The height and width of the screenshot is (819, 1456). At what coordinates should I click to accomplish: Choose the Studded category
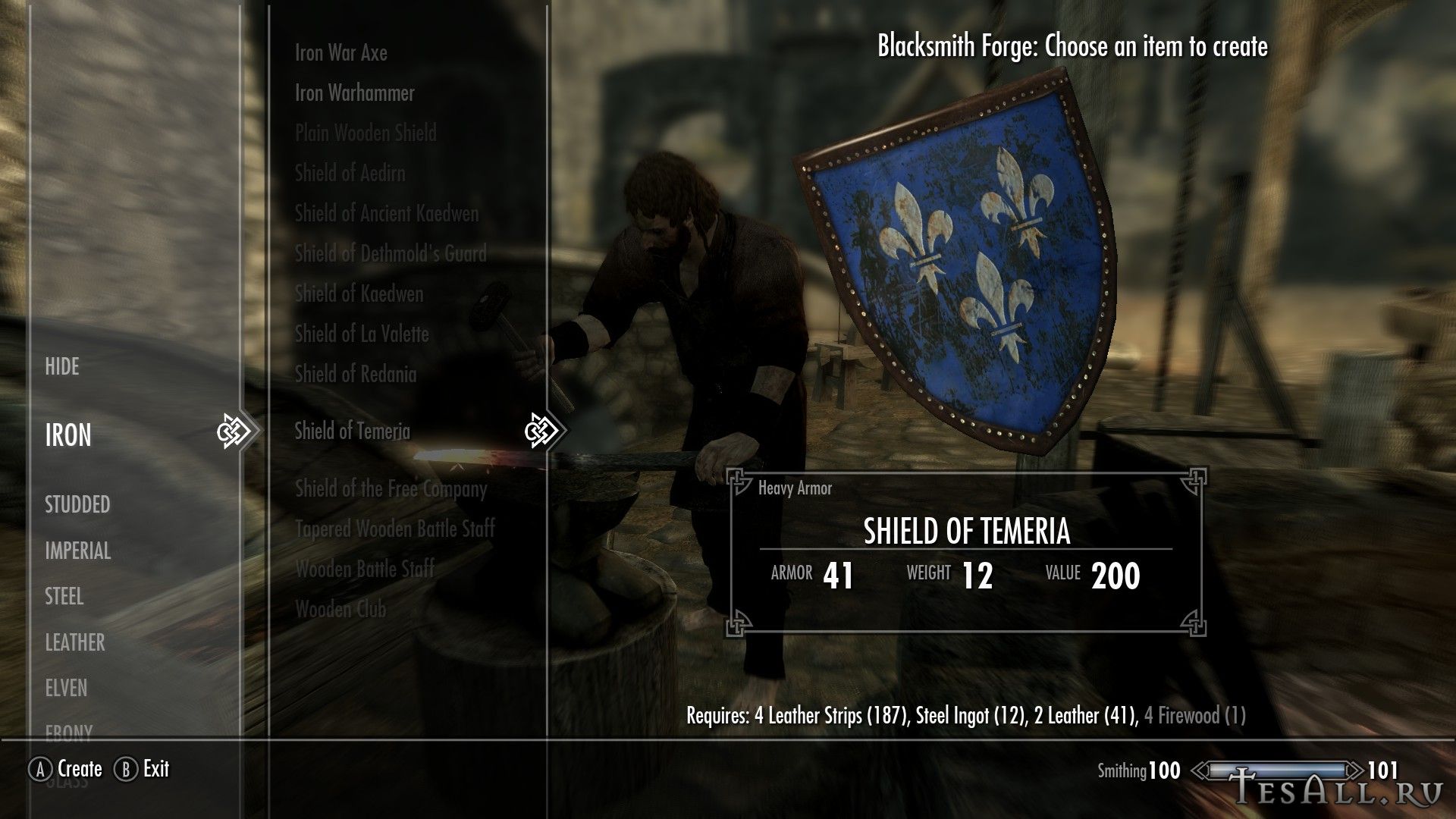(x=77, y=505)
